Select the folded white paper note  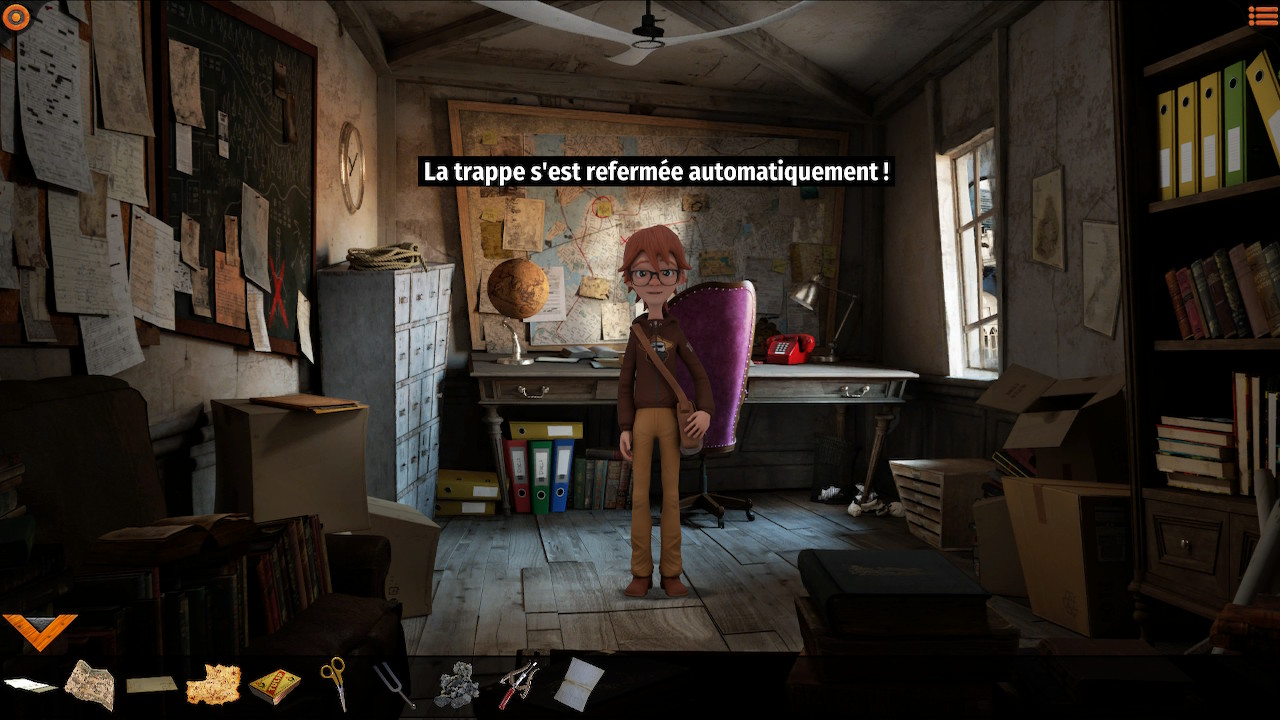pyautogui.click(x=580, y=684)
